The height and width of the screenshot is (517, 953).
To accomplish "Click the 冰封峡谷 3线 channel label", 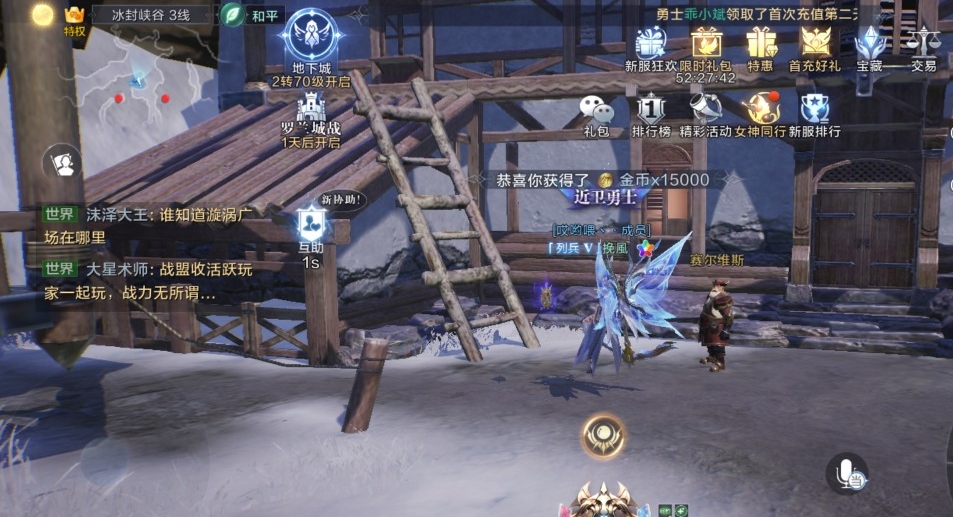I will pos(150,16).
